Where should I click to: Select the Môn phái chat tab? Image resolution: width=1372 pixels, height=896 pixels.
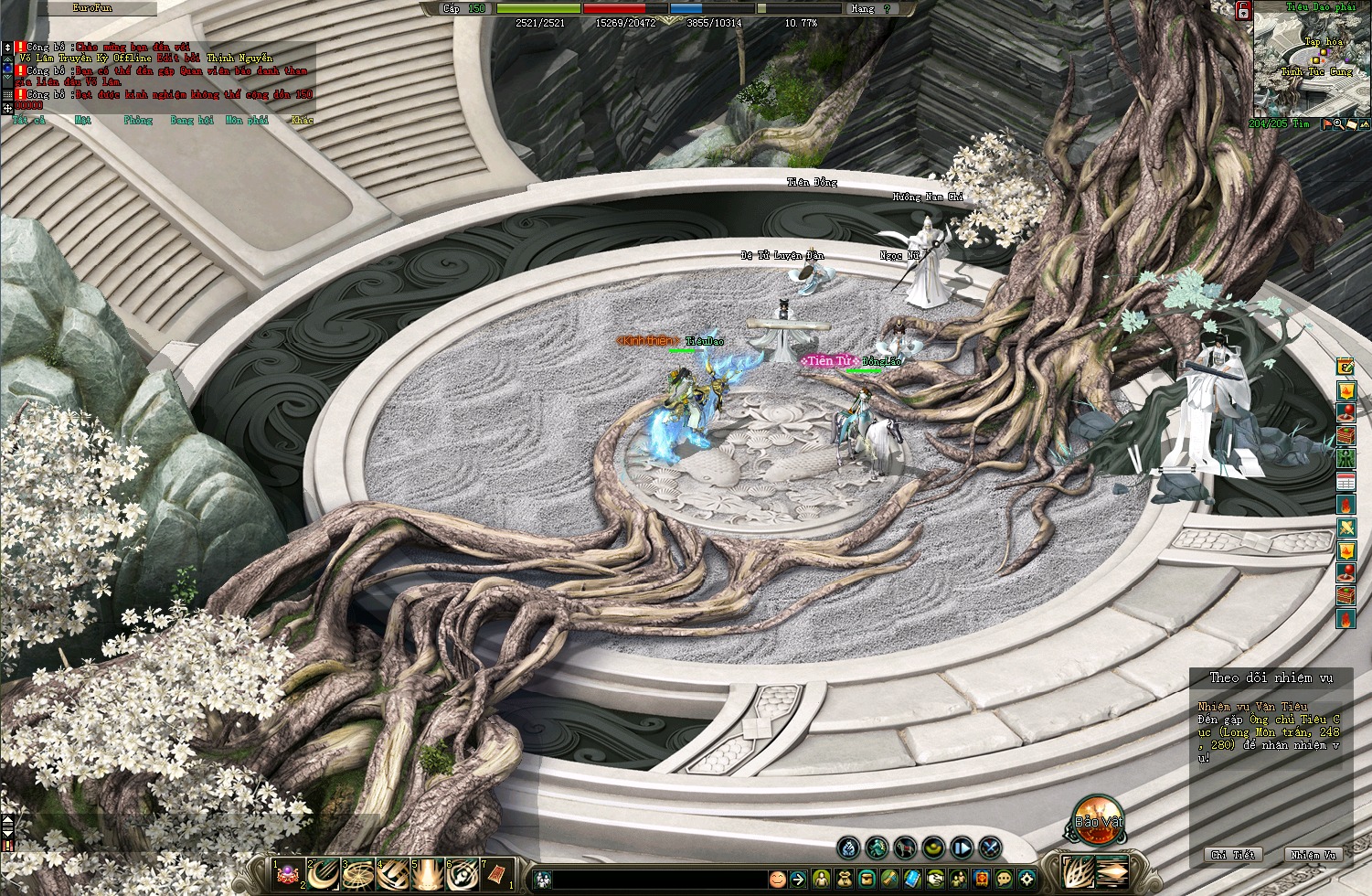[x=246, y=120]
